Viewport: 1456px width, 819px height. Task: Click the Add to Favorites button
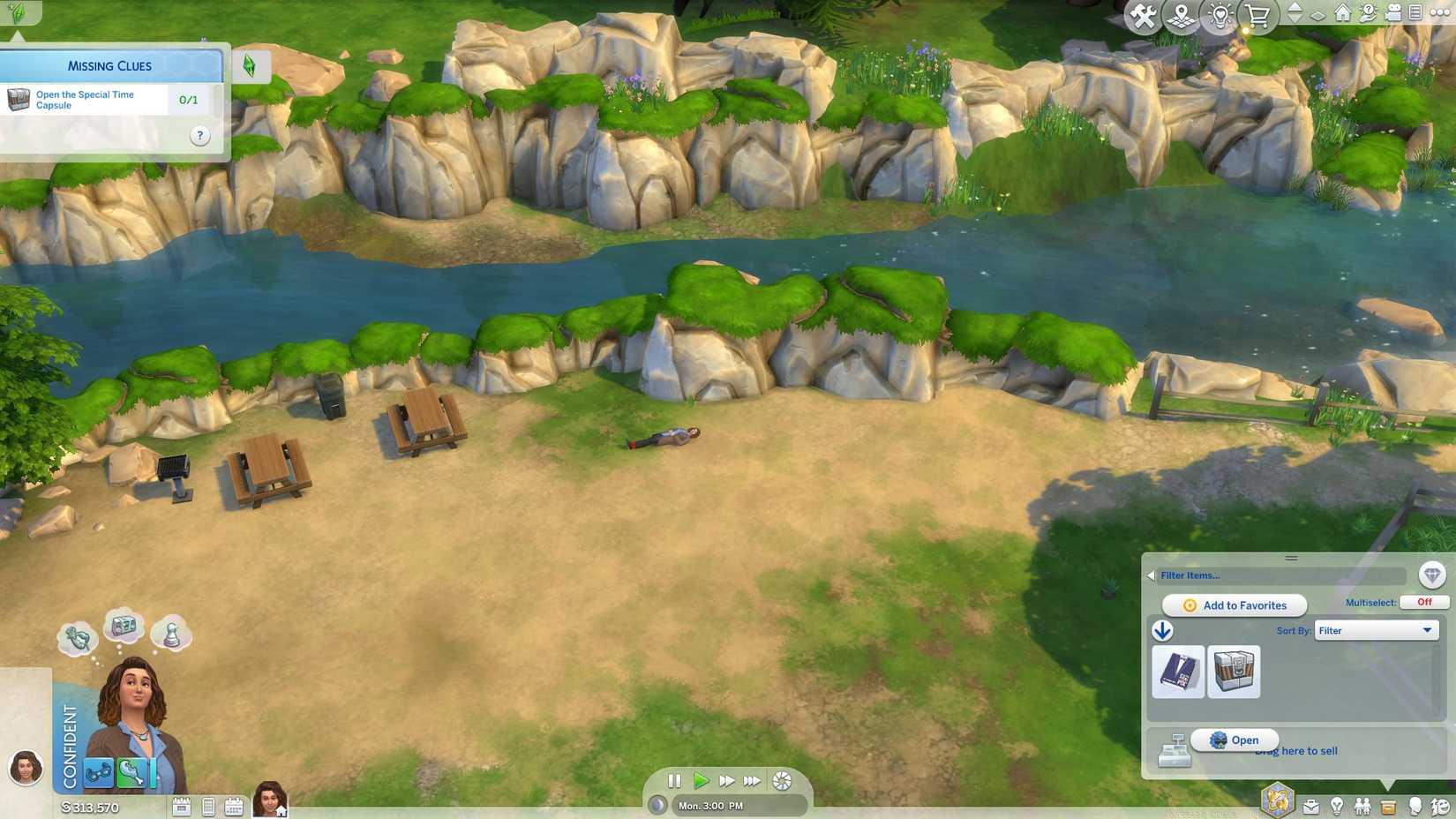pyautogui.click(x=1234, y=605)
